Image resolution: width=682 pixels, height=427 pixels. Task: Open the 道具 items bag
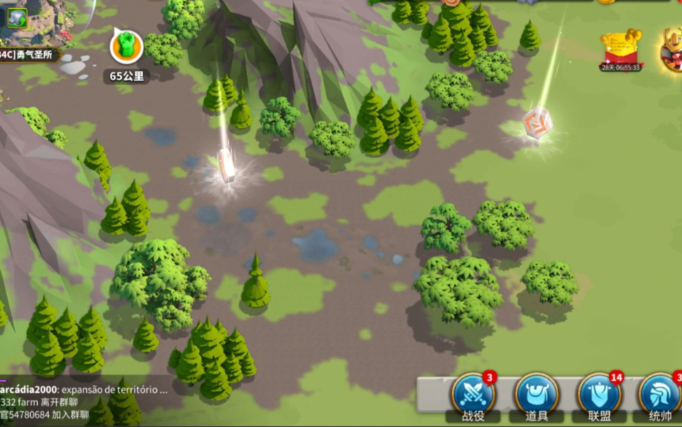click(536, 394)
